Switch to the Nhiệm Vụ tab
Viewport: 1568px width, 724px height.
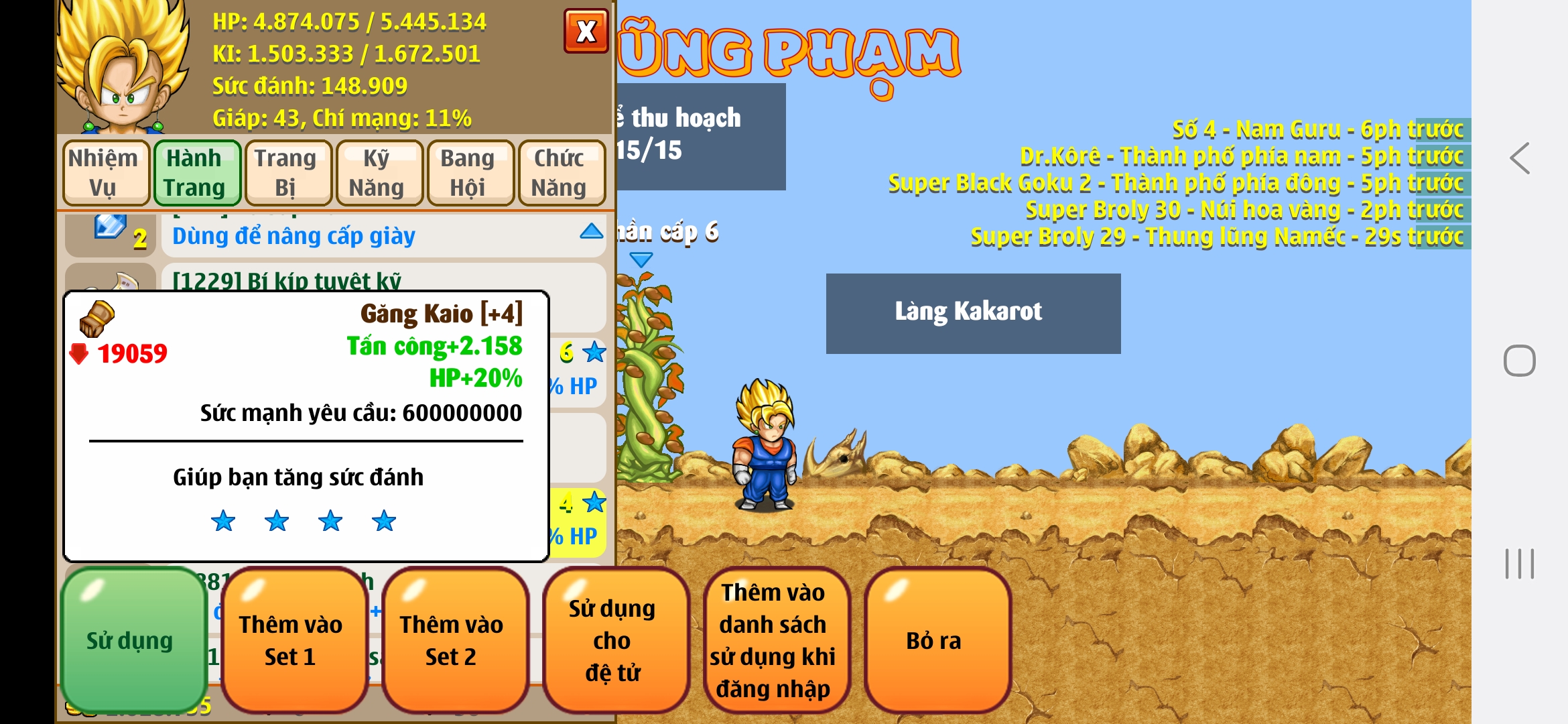point(105,172)
